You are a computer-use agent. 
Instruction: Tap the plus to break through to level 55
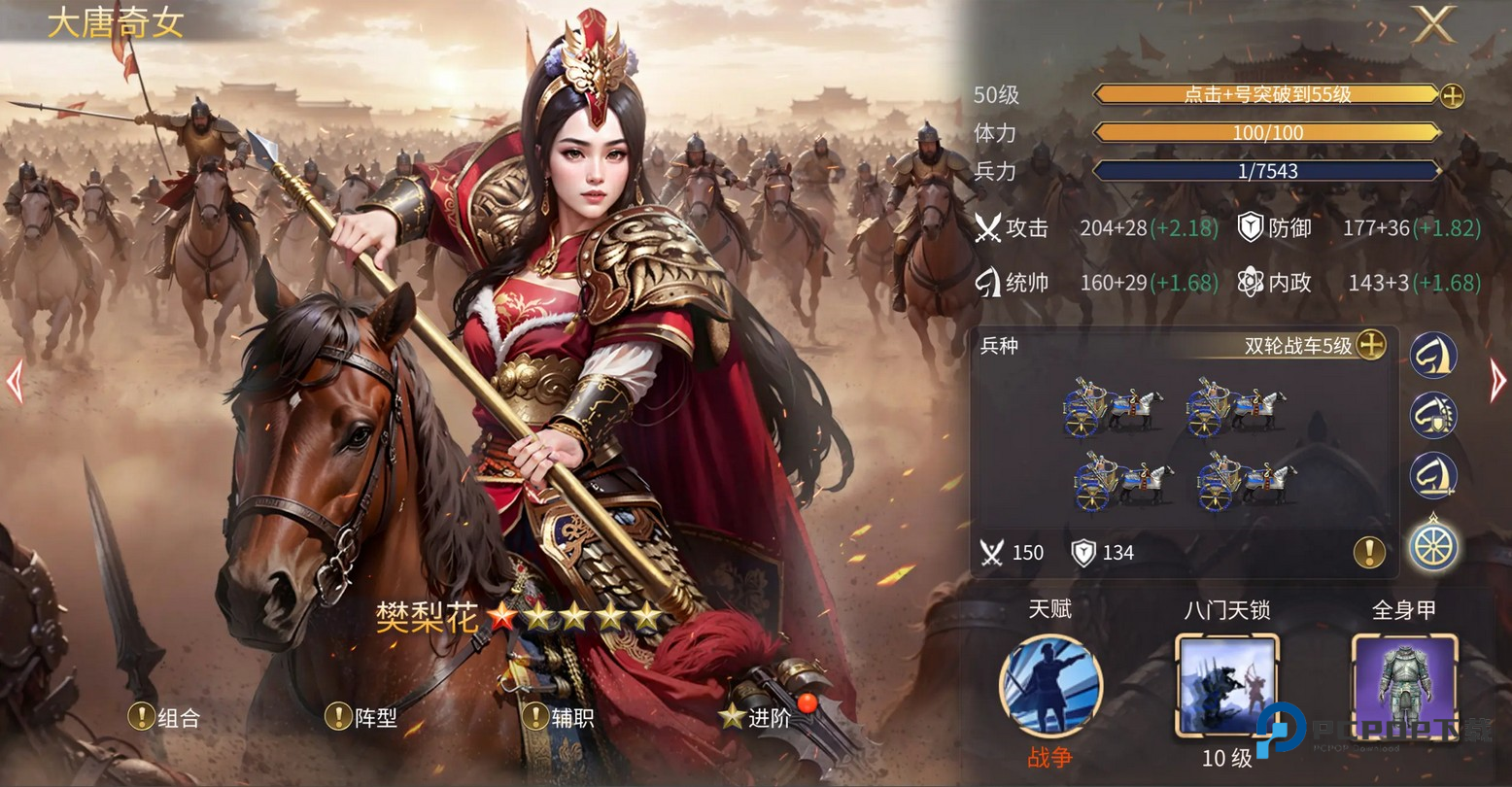click(x=1452, y=95)
